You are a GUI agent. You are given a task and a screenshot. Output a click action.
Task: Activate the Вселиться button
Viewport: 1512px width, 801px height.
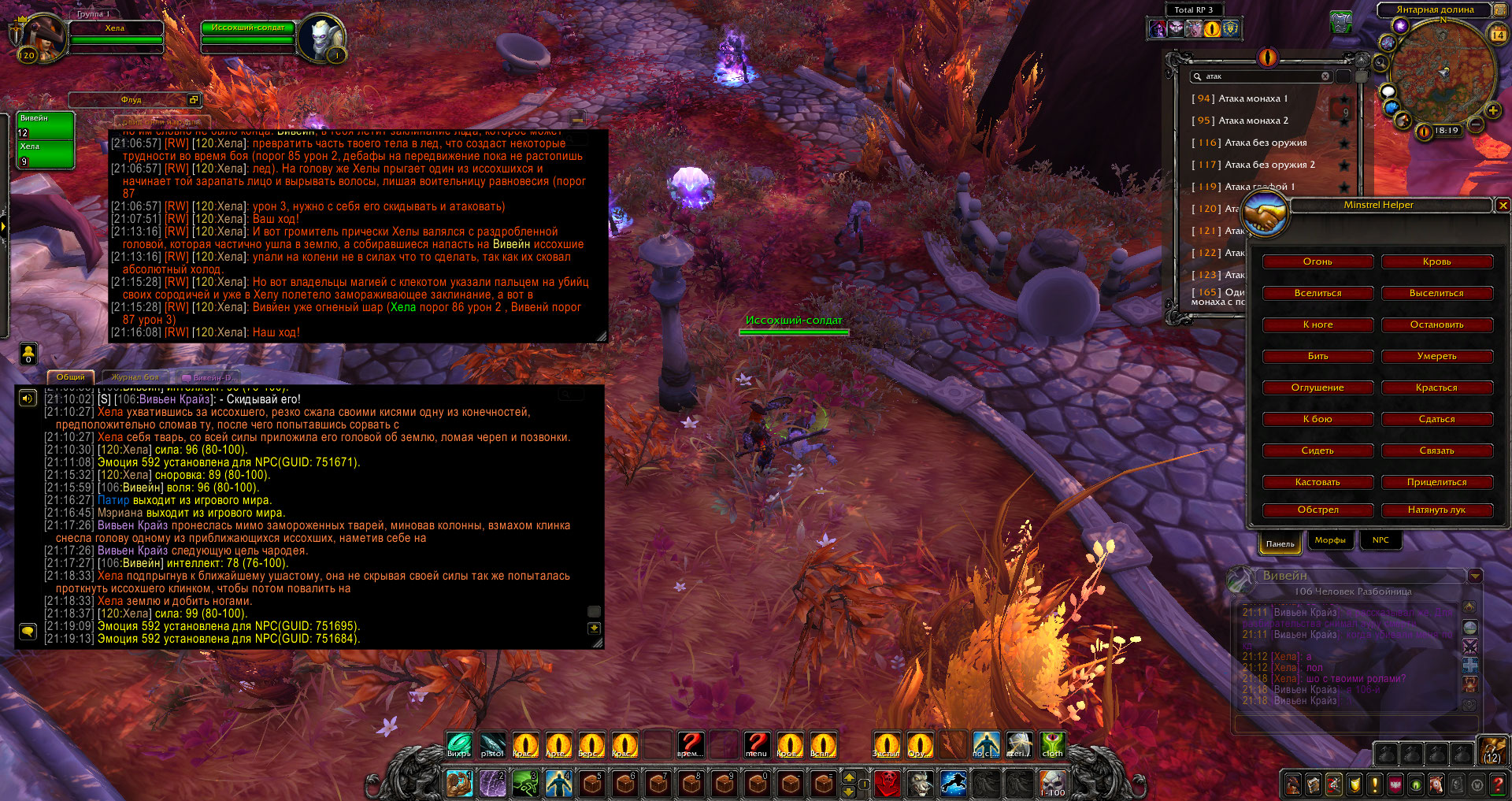[1317, 293]
